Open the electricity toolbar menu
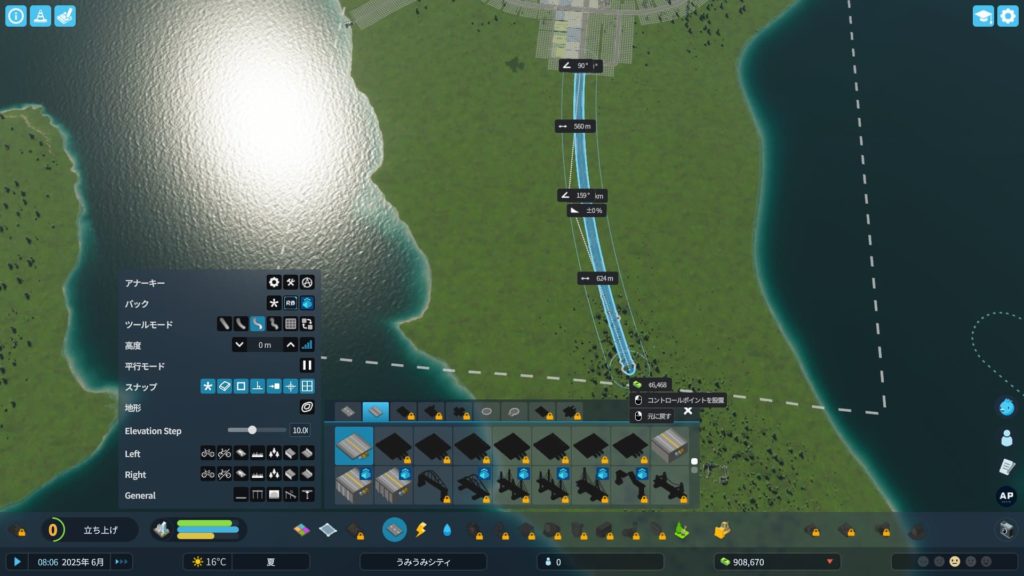 [421, 529]
